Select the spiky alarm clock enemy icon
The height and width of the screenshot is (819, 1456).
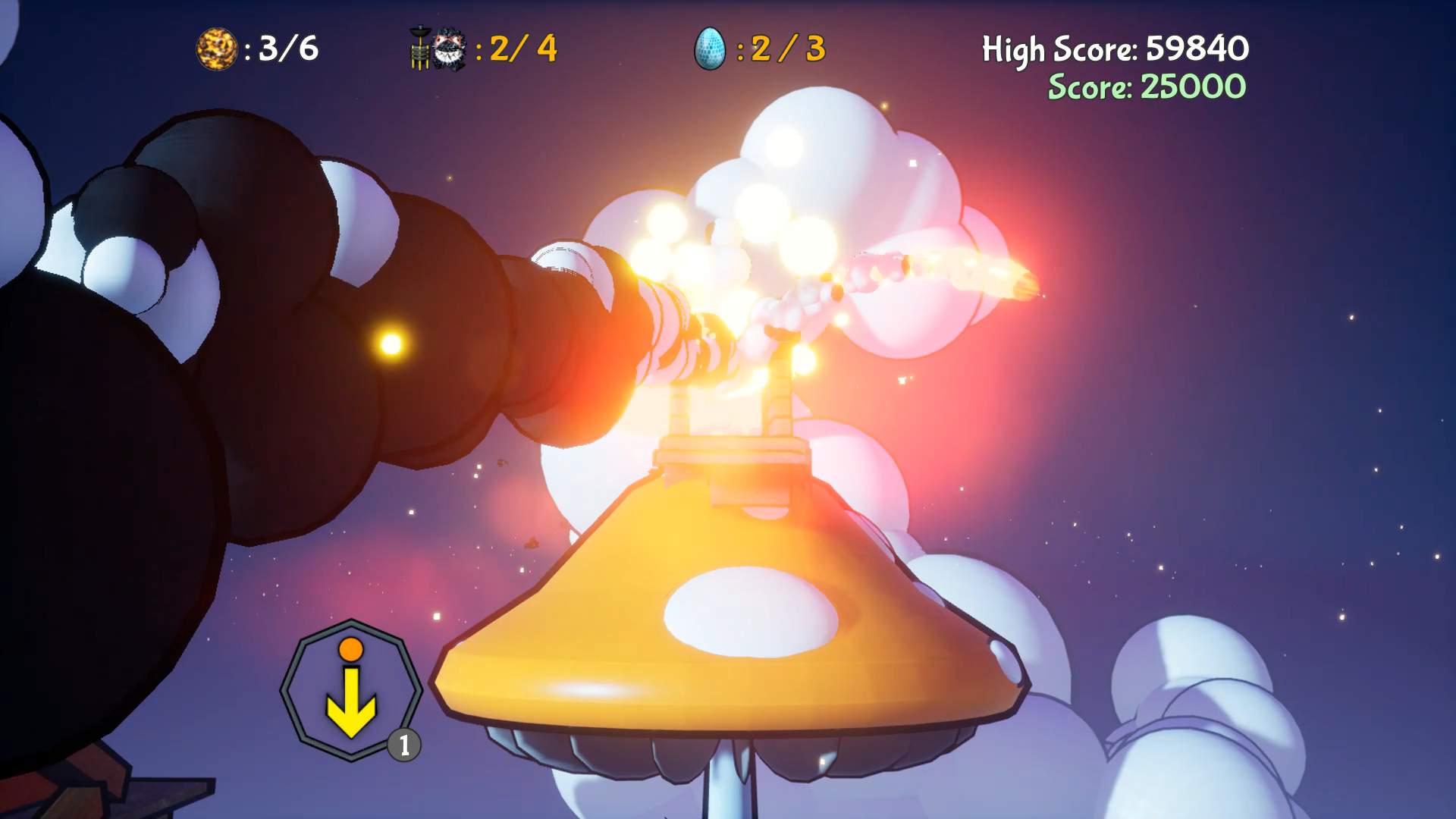click(x=447, y=48)
